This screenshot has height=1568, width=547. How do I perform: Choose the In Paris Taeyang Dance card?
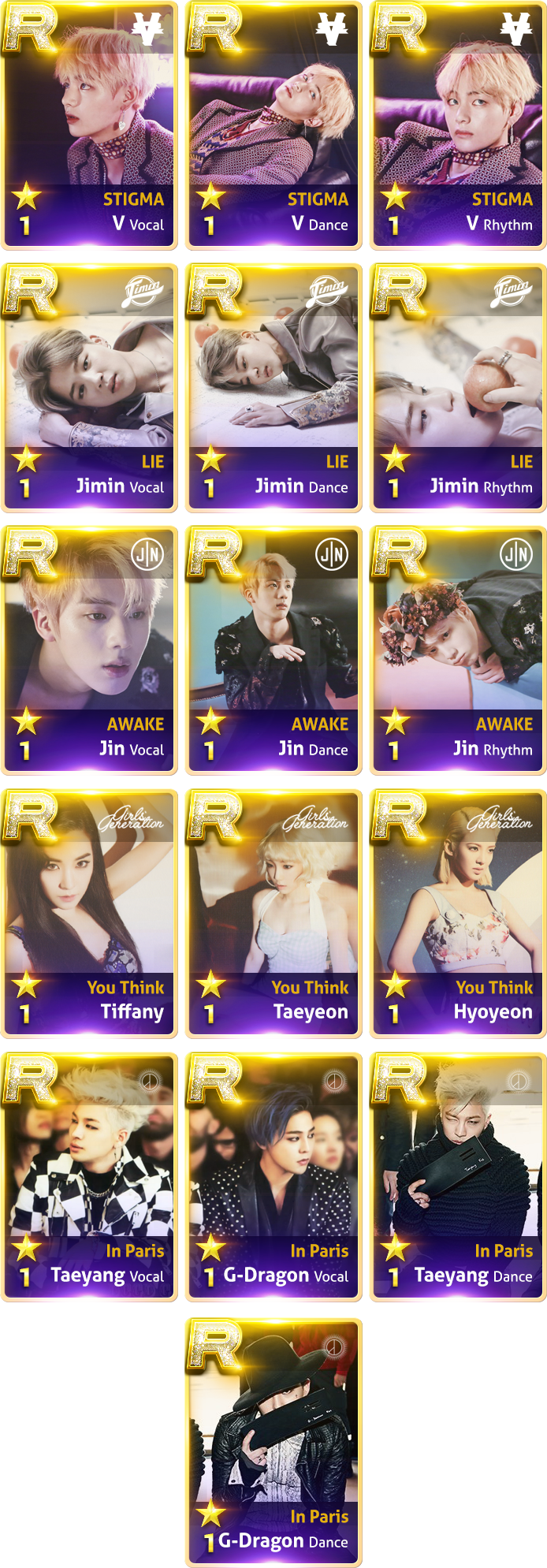(458, 1176)
